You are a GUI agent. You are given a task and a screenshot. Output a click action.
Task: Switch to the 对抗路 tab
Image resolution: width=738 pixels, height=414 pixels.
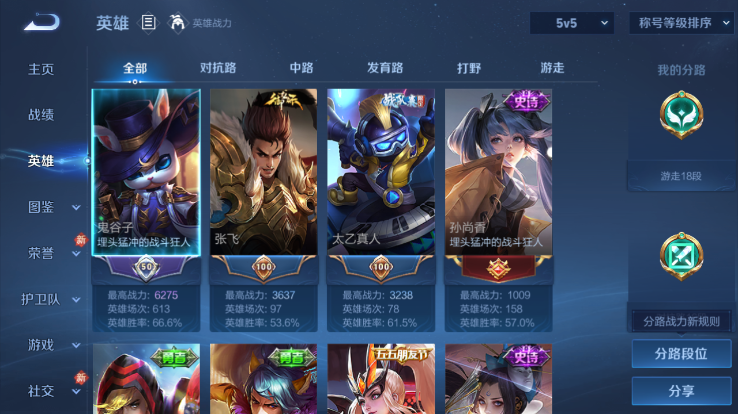(218, 68)
